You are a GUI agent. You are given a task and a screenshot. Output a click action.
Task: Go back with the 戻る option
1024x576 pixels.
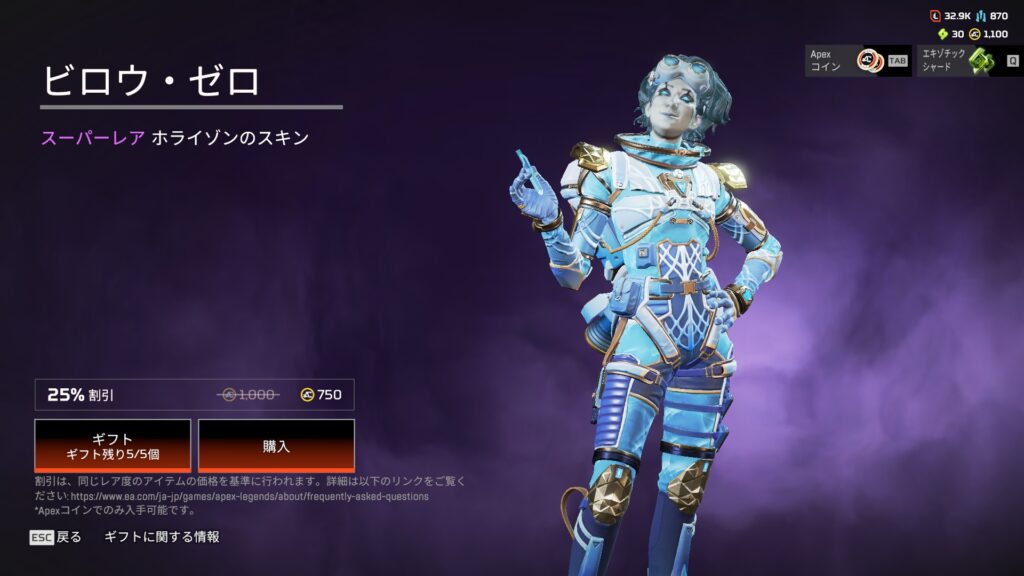(x=56, y=537)
